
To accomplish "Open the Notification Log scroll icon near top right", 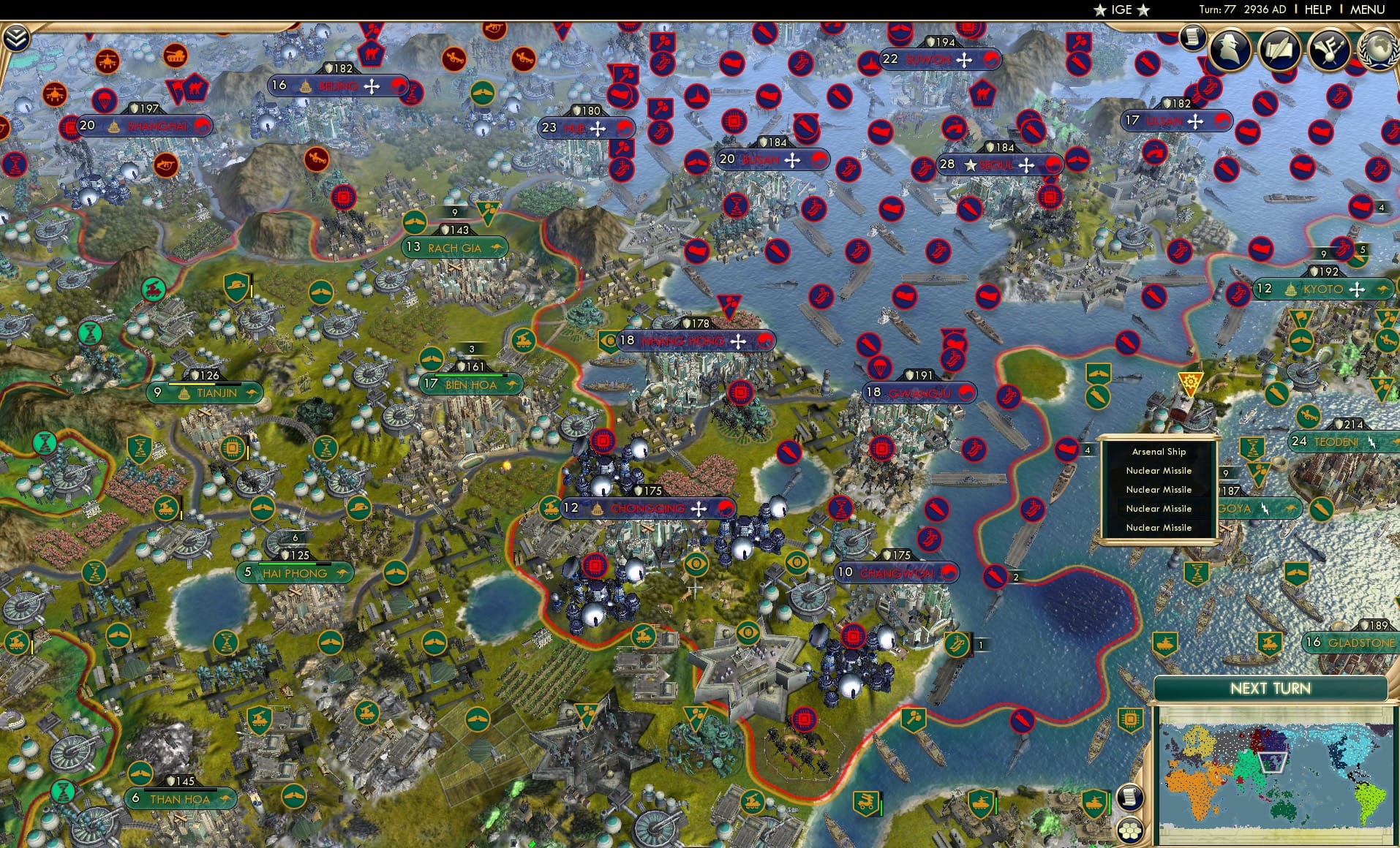I will pos(1193,37).
